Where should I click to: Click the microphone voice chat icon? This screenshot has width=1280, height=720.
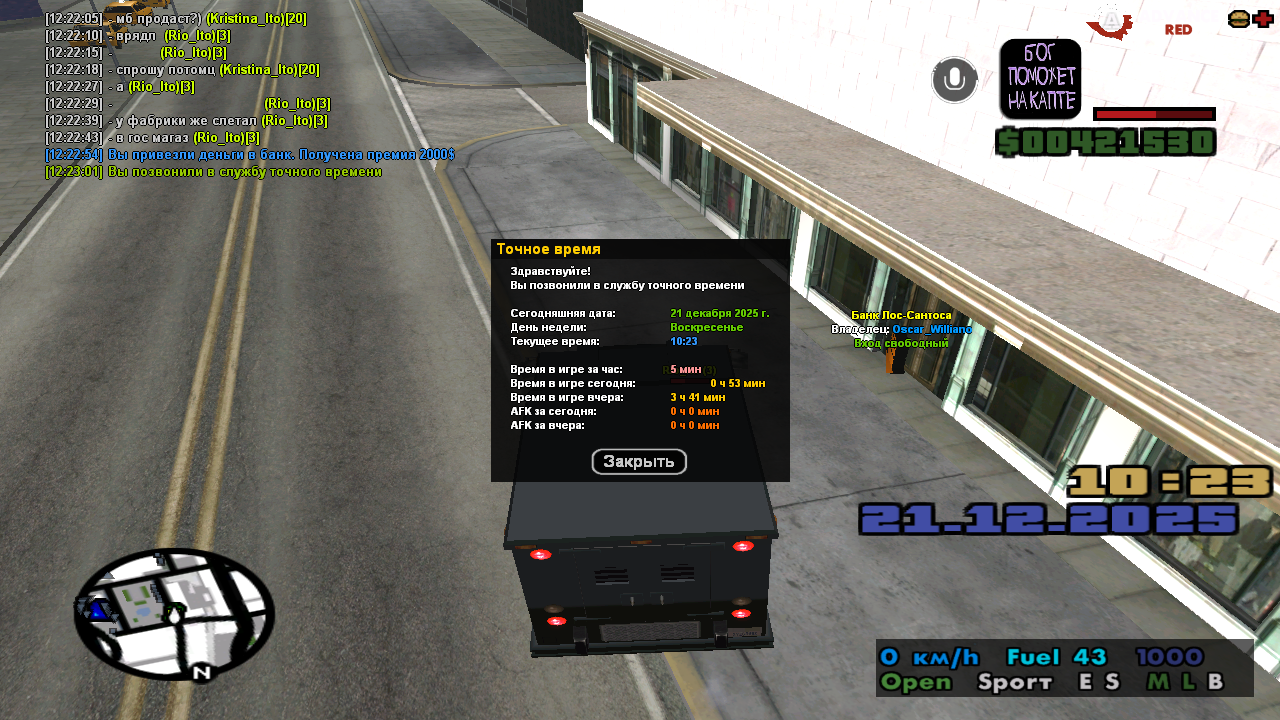[955, 80]
